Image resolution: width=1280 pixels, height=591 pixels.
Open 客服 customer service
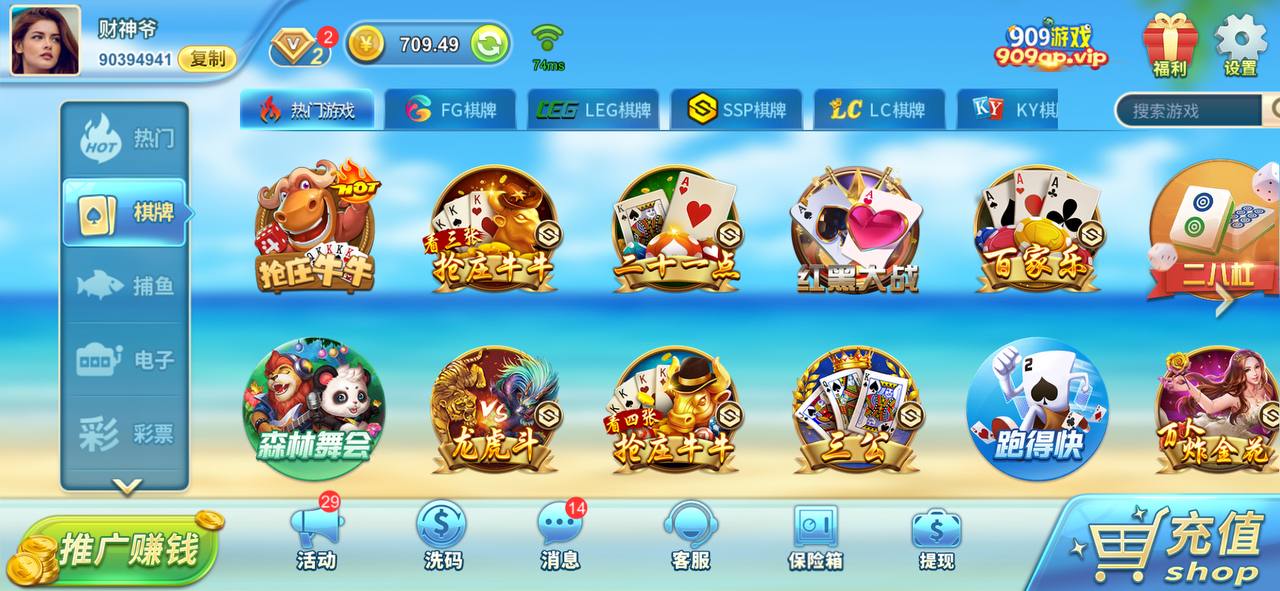coord(690,535)
